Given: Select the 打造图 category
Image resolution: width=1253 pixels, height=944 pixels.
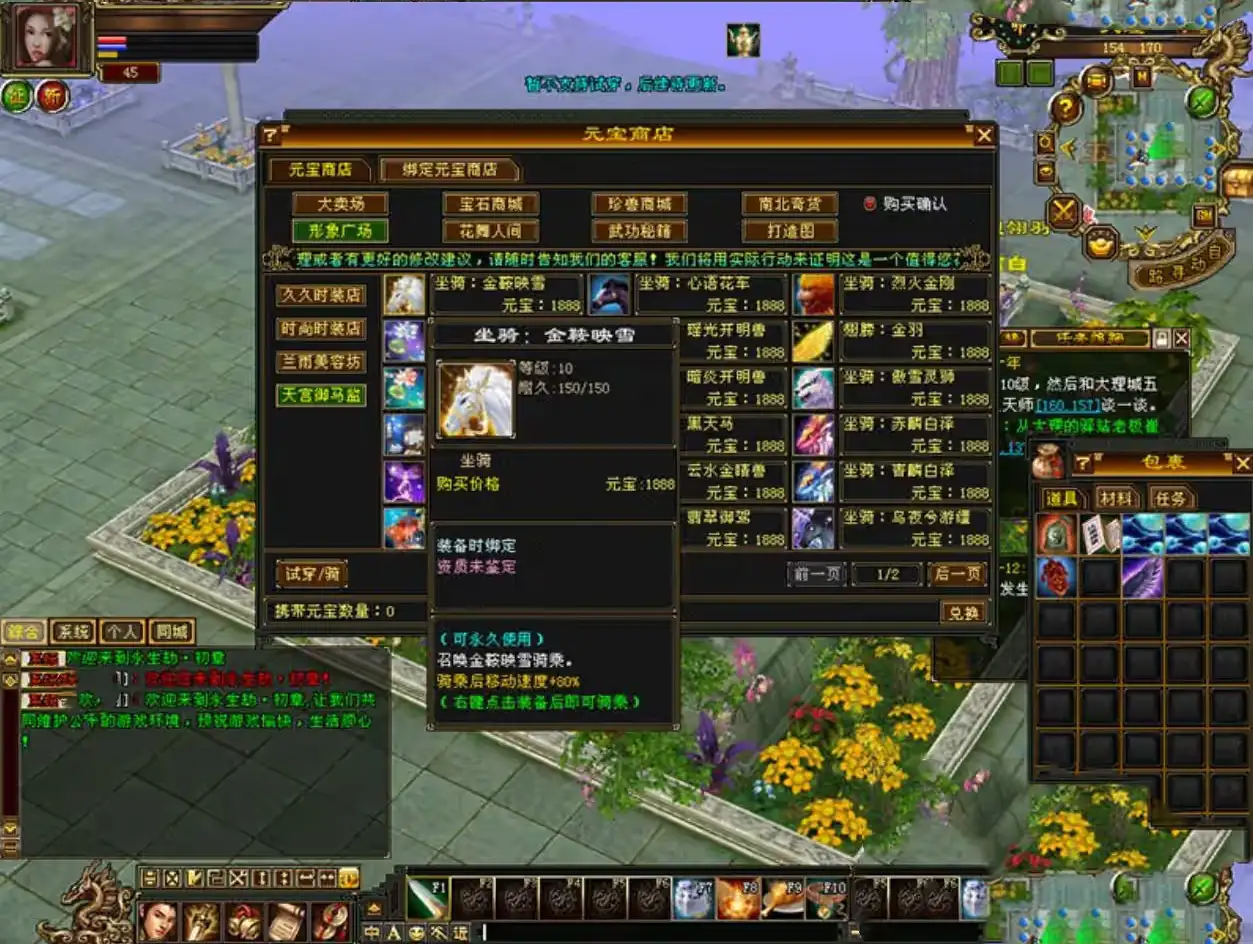Looking at the screenshot, I should click(790, 231).
